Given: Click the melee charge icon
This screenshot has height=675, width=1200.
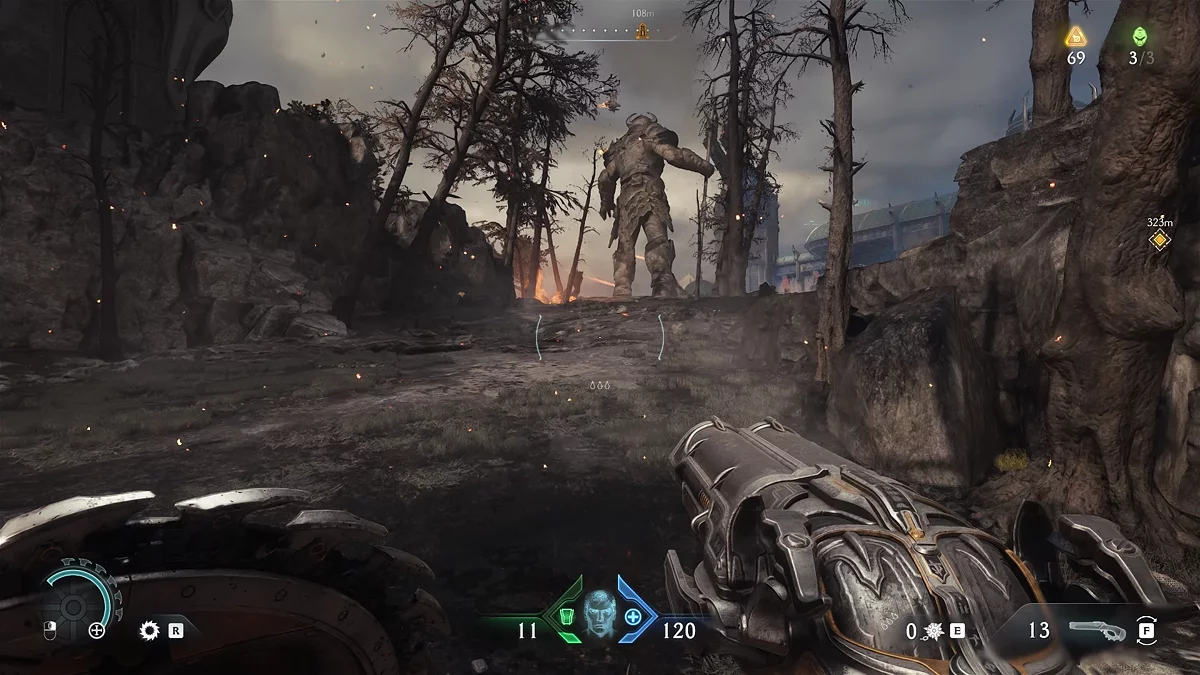Looking at the screenshot, I should pos(932,630).
